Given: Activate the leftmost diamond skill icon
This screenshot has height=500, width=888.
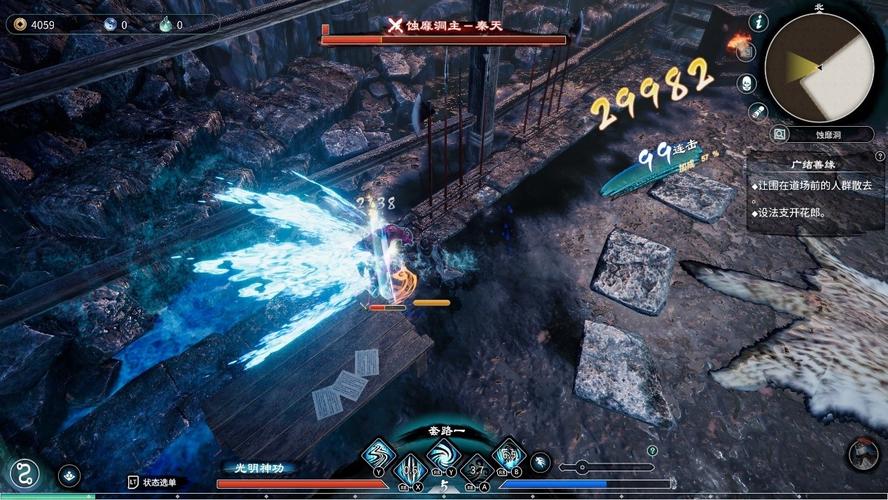Looking at the screenshot, I should pos(376,455).
